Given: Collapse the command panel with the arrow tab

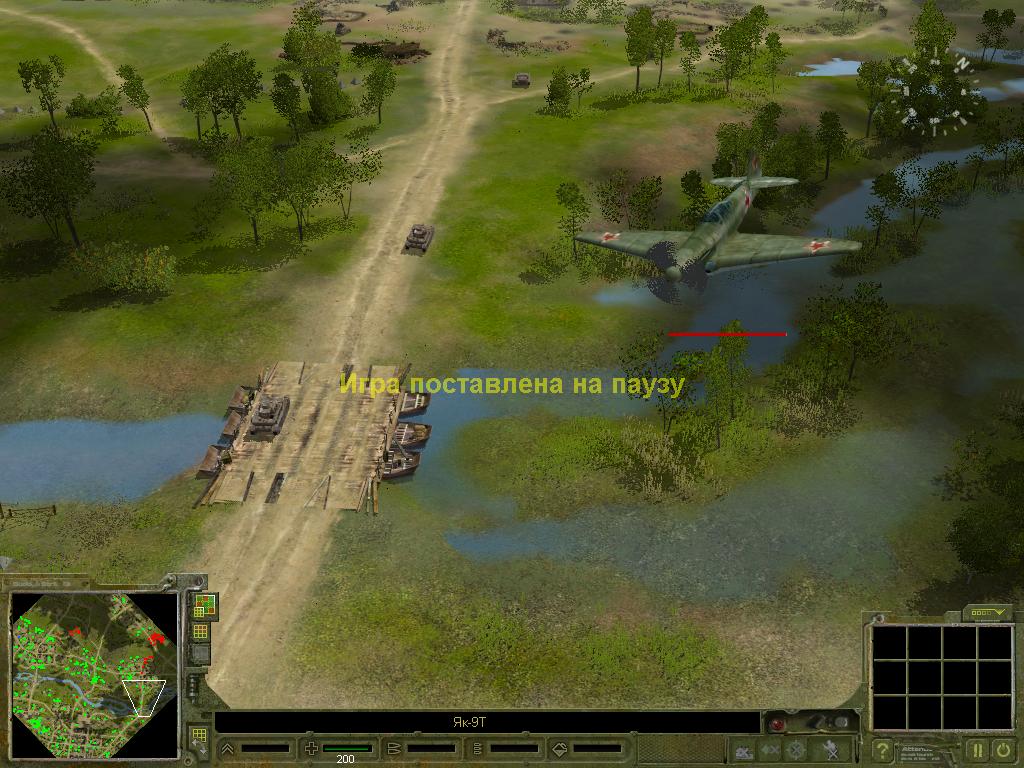Looking at the screenshot, I should pos(988,612).
